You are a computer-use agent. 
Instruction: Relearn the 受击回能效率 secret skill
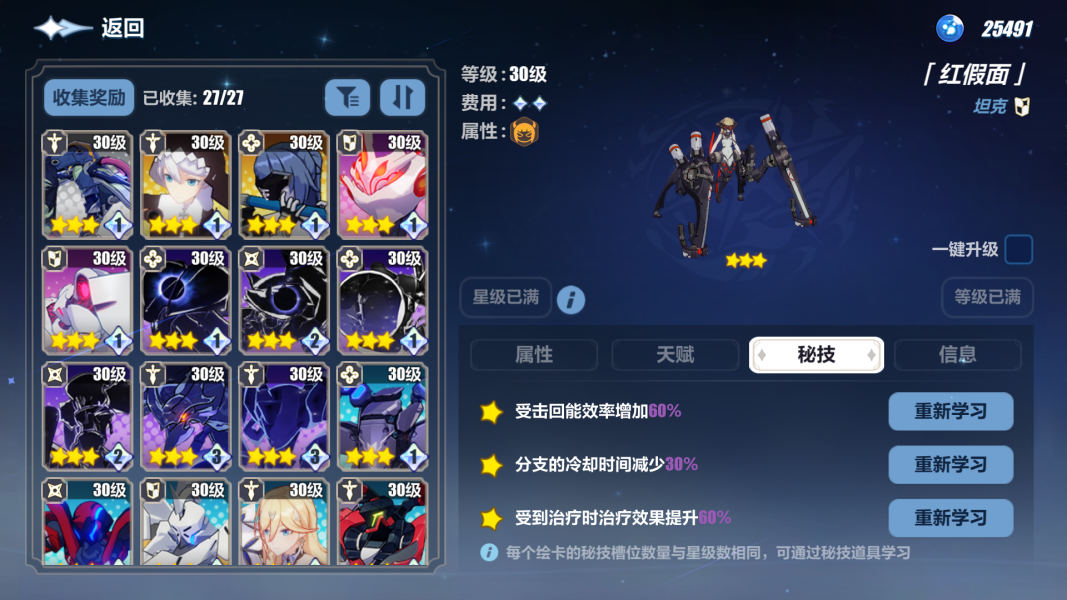coord(950,411)
